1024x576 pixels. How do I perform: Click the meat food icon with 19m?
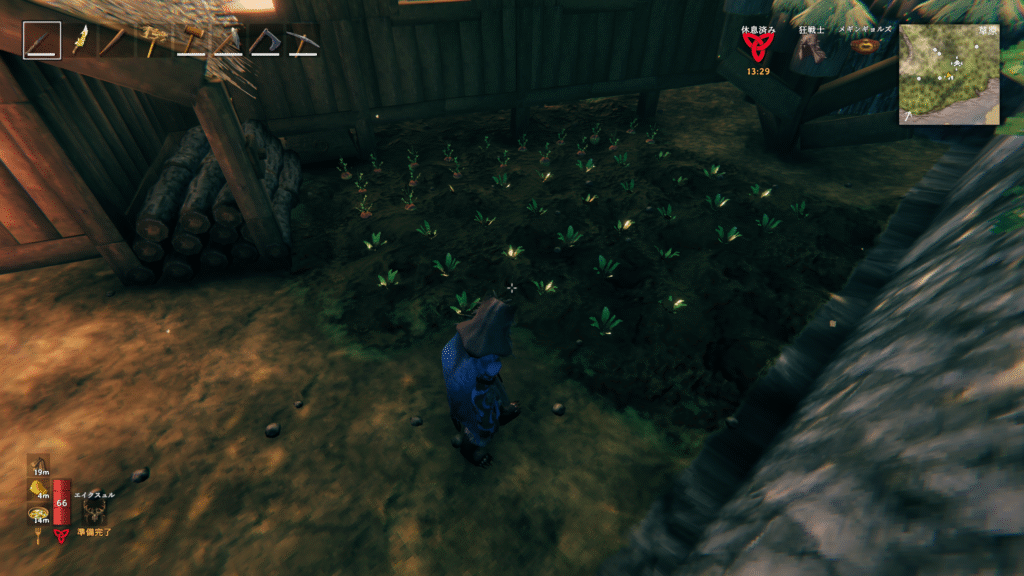click(x=39, y=463)
